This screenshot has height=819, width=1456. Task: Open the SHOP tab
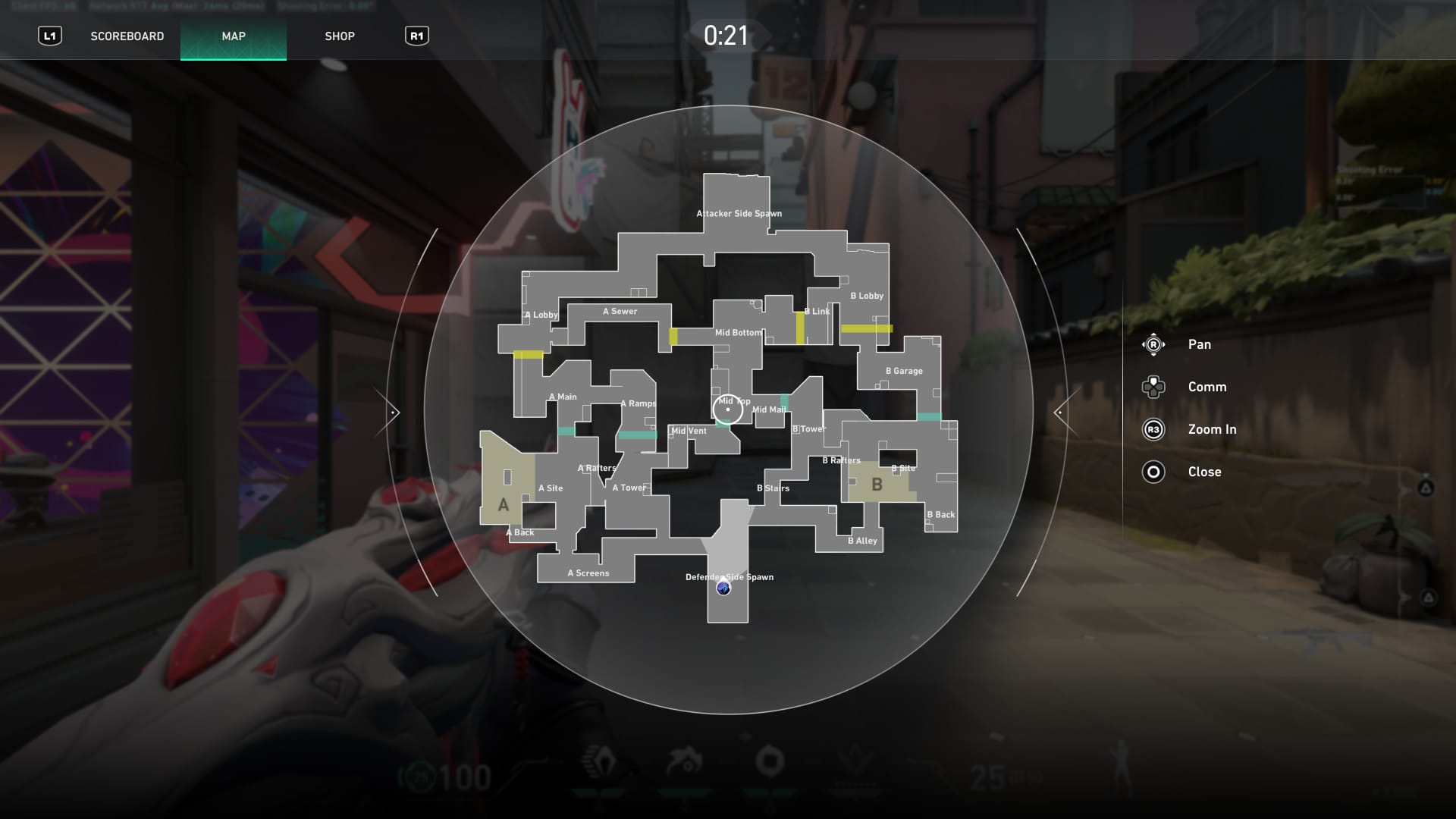(x=340, y=36)
